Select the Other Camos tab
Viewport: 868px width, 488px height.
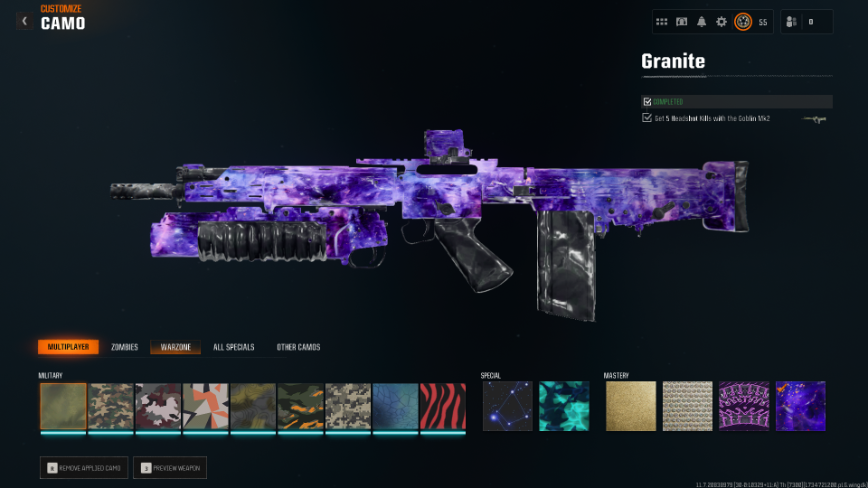[298, 347]
